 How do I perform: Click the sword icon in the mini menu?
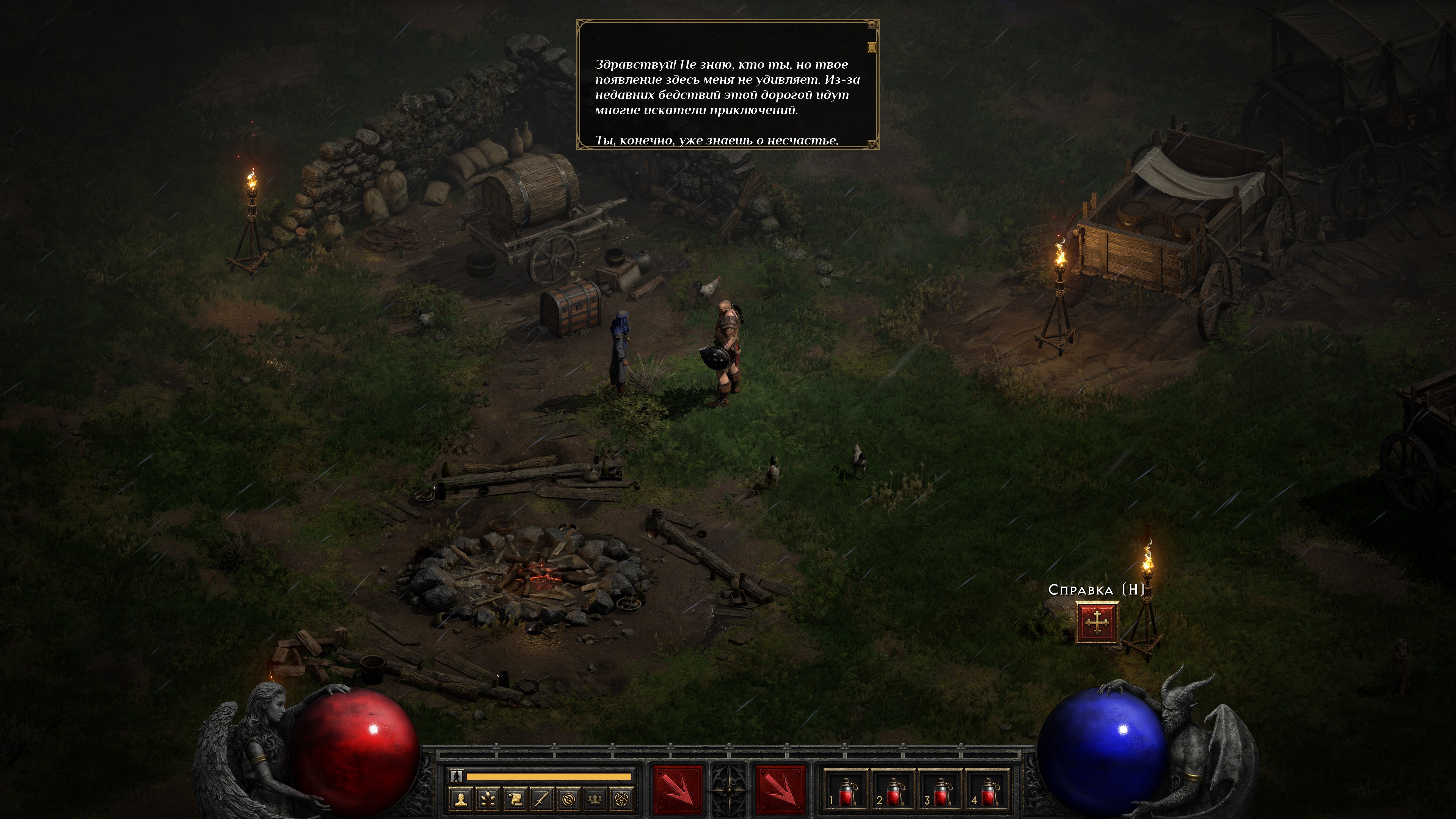coord(542,799)
